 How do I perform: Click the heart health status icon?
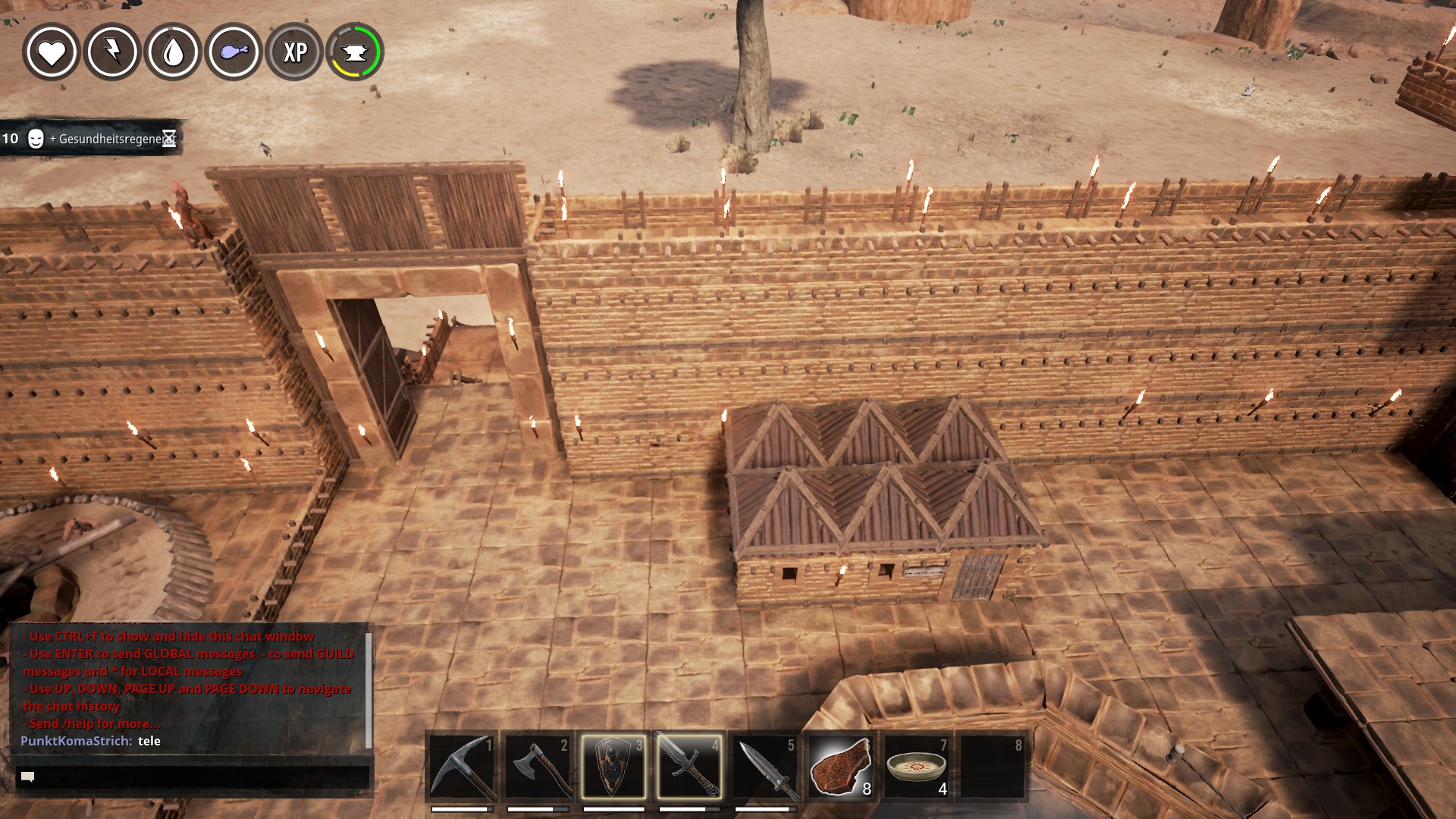point(52,52)
